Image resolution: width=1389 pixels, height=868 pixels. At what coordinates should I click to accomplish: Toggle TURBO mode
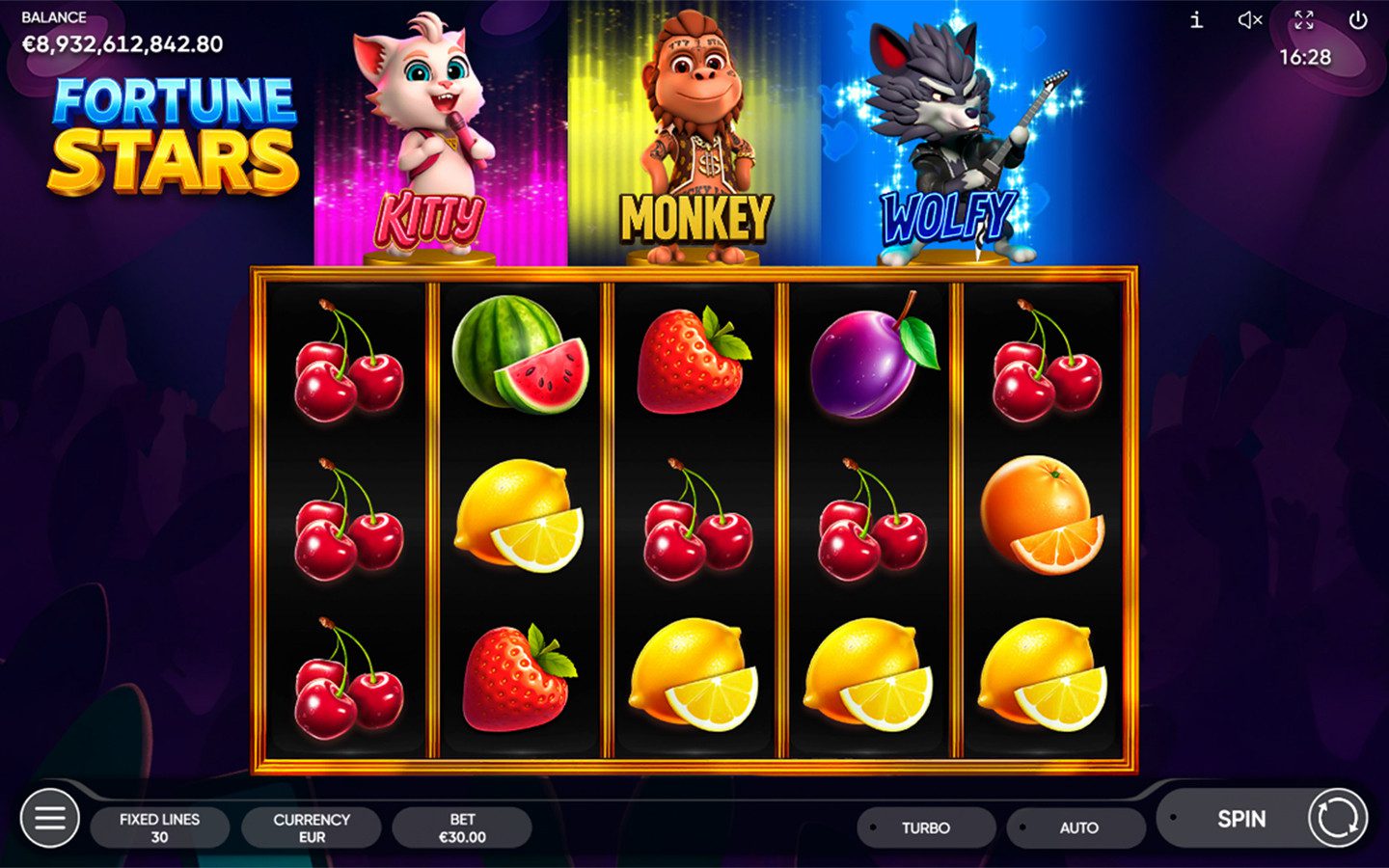[x=925, y=827]
